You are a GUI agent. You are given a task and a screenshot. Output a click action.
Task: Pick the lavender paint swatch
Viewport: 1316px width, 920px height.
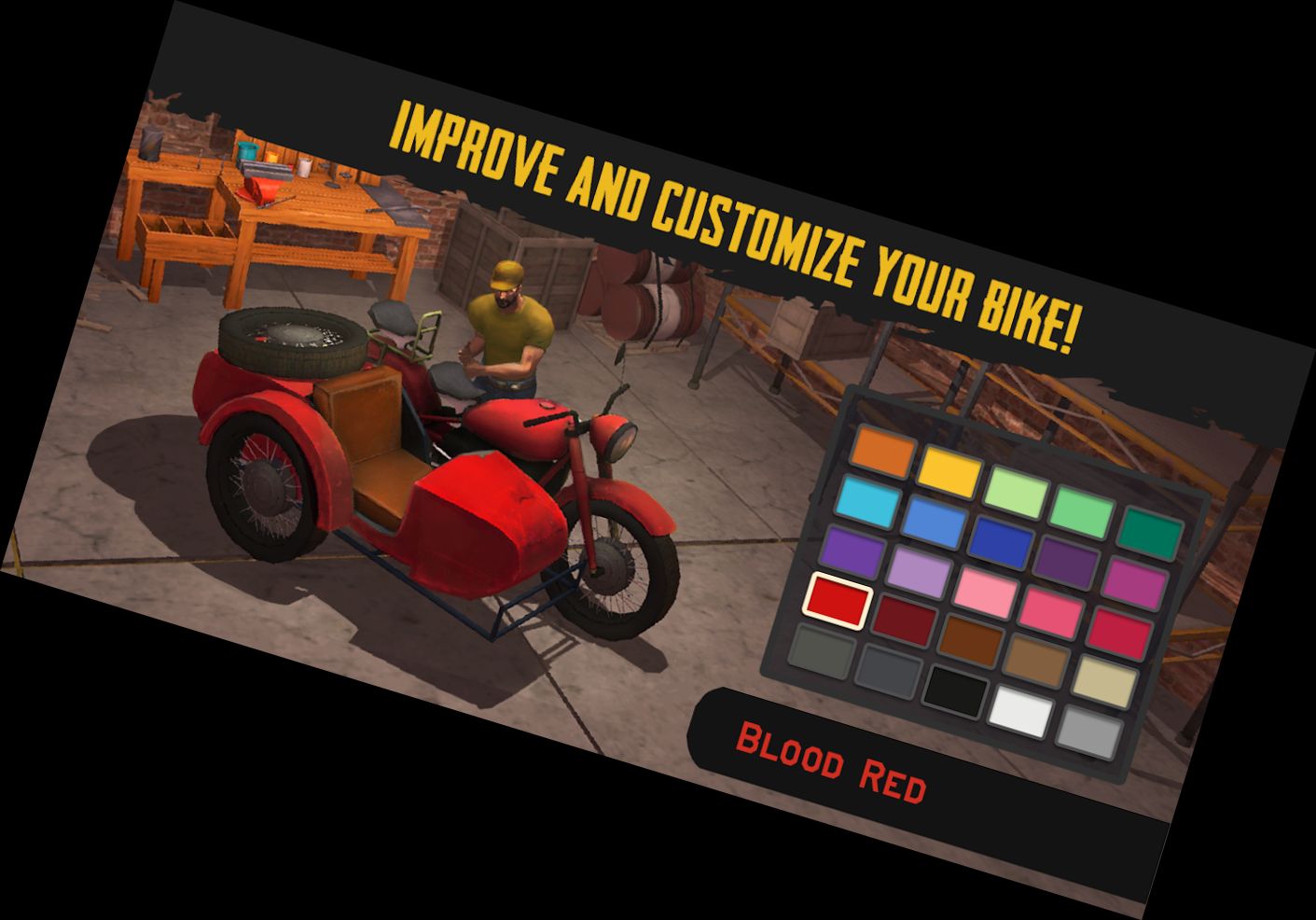[920, 571]
